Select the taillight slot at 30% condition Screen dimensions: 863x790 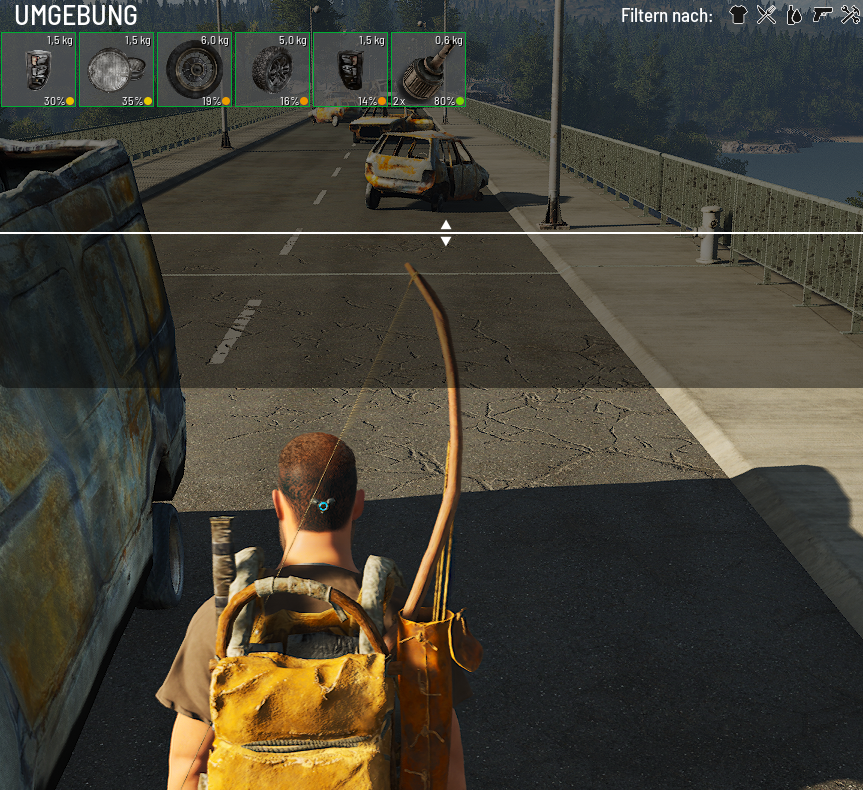39,70
